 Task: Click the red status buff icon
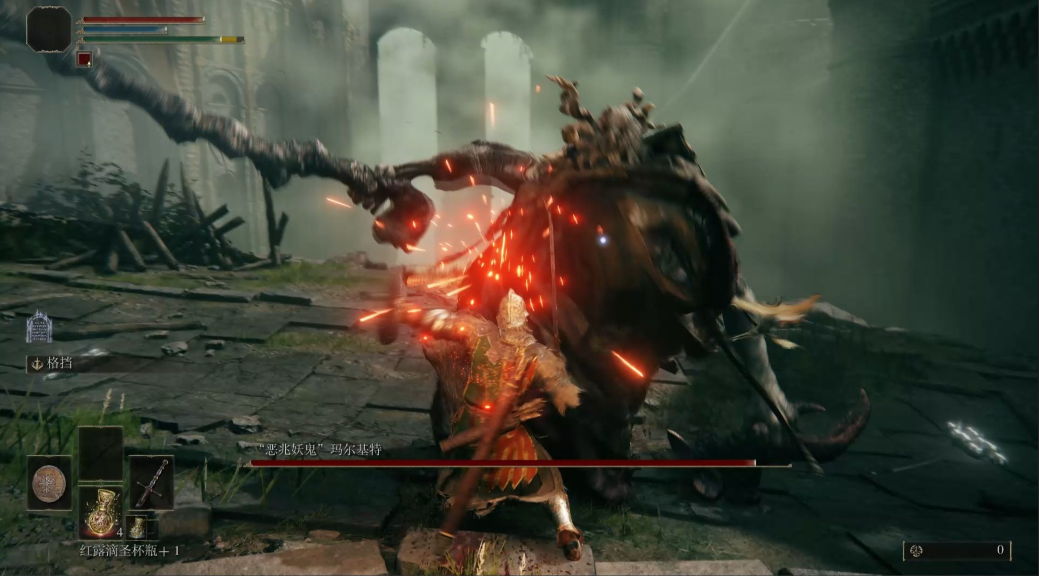click(x=85, y=59)
